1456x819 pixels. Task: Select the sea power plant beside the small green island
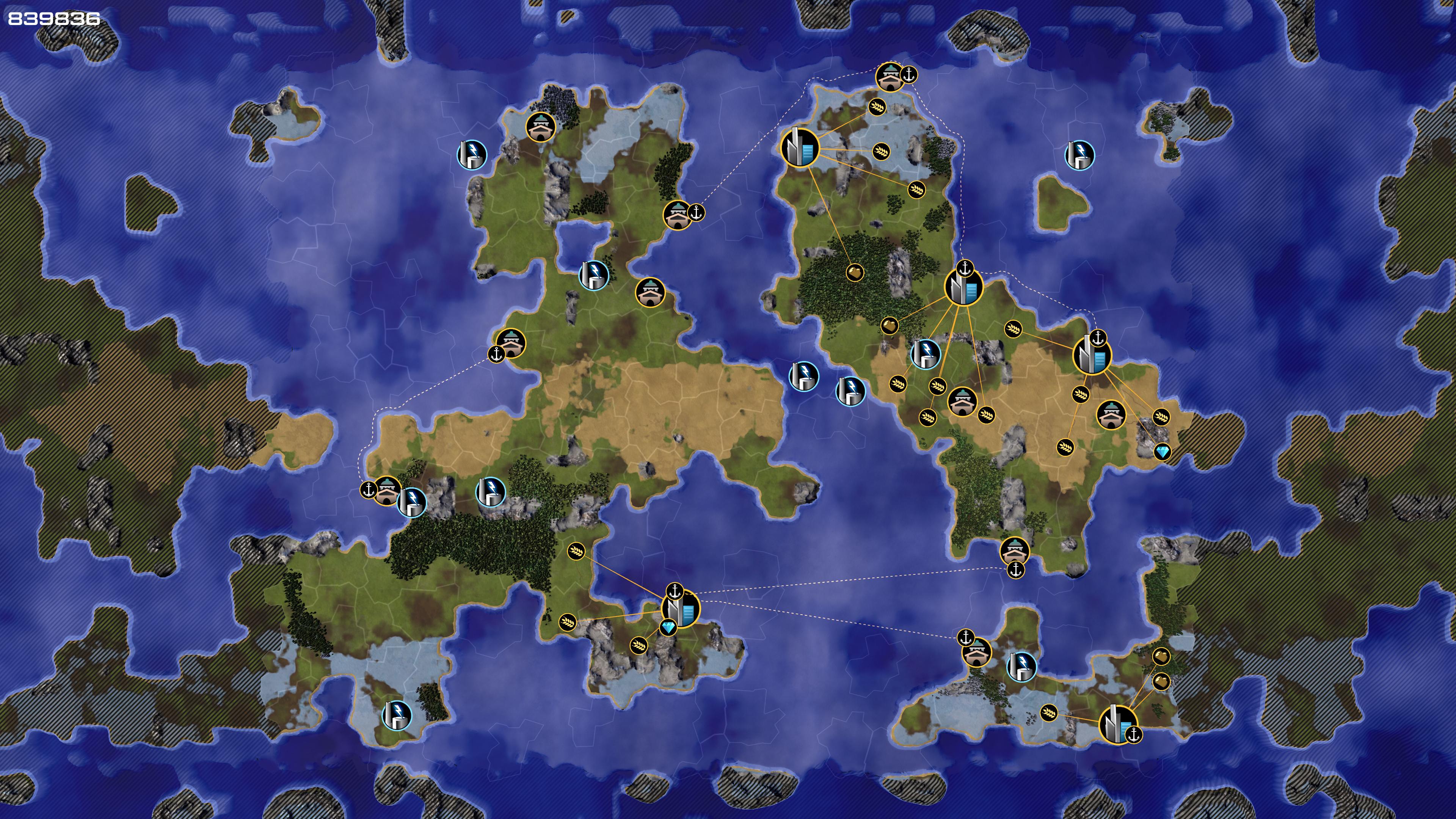coord(1079,155)
